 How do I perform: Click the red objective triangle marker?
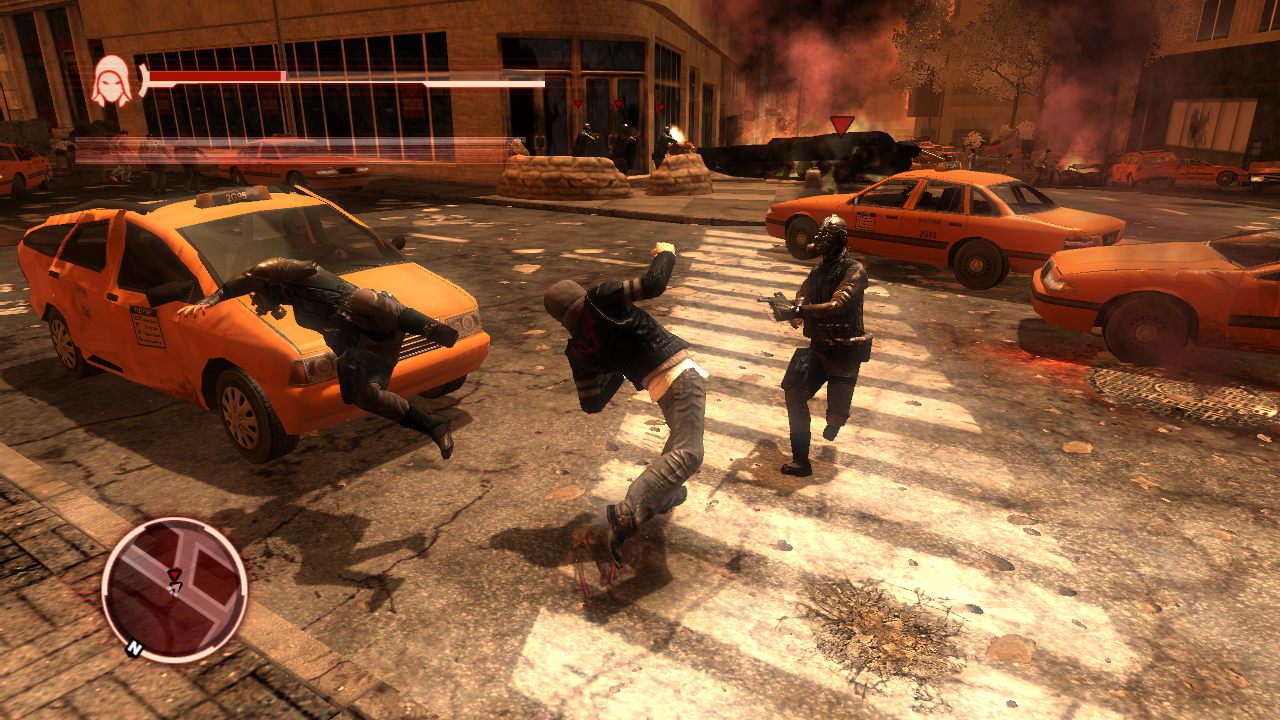click(842, 125)
